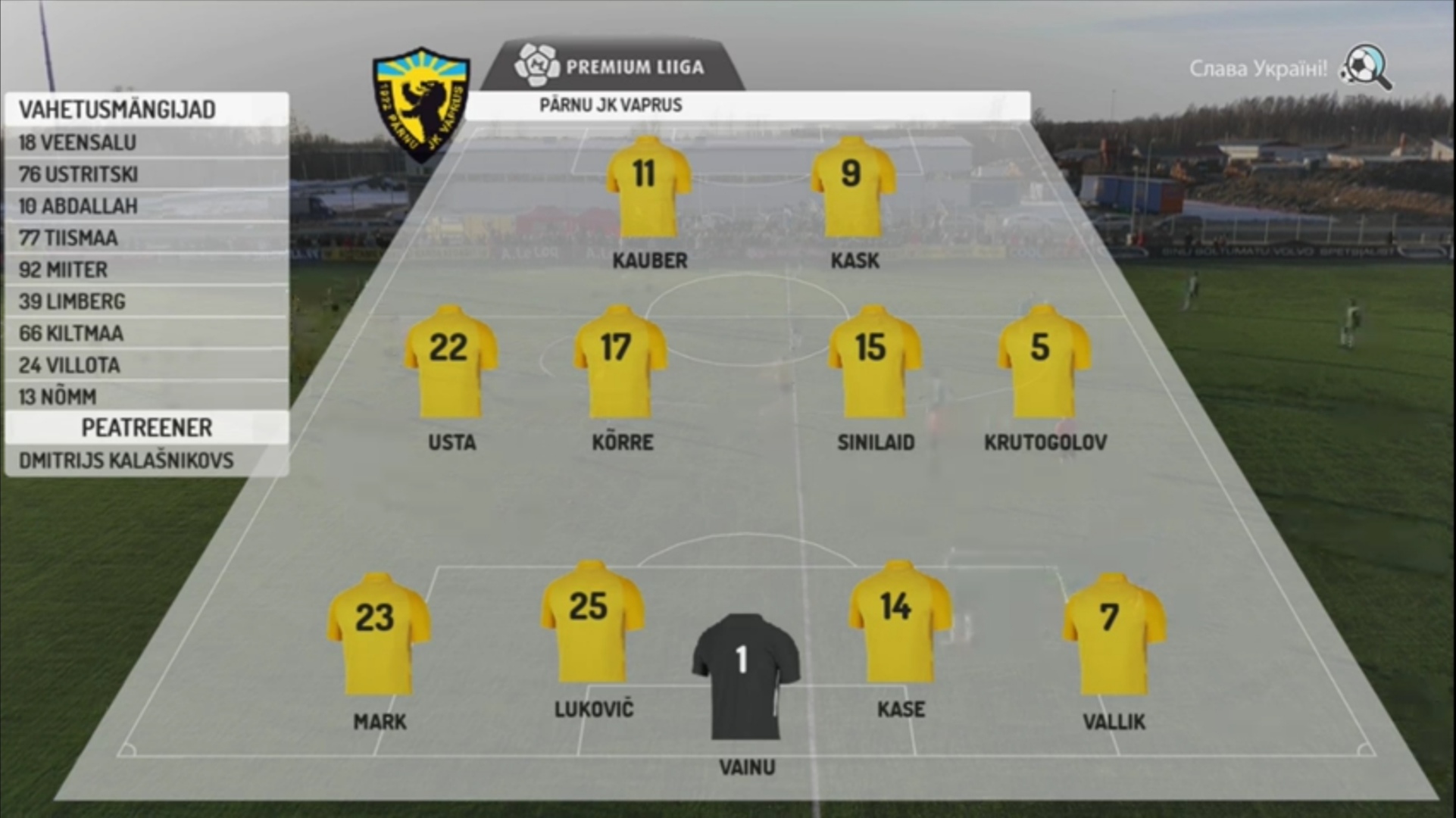Pick Lukovič's number 25 shirt
This screenshot has height=818, width=1456.
(x=592, y=623)
